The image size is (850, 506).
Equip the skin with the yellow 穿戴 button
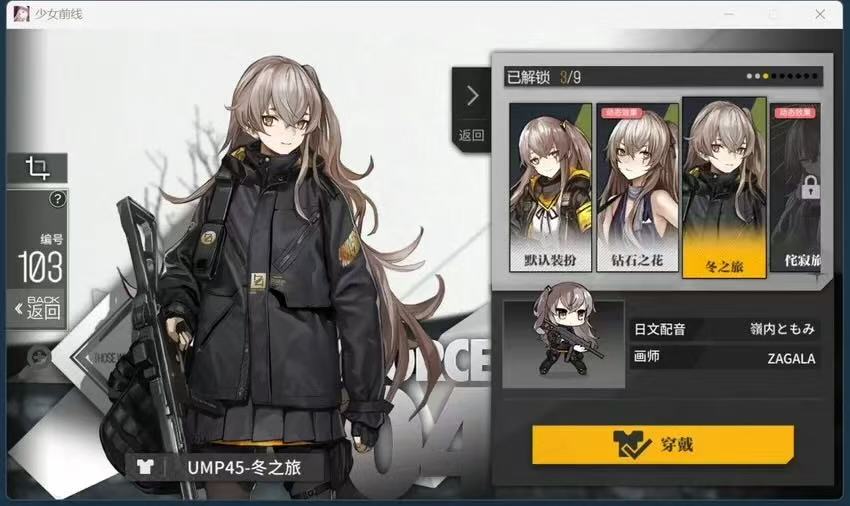pos(662,445)
